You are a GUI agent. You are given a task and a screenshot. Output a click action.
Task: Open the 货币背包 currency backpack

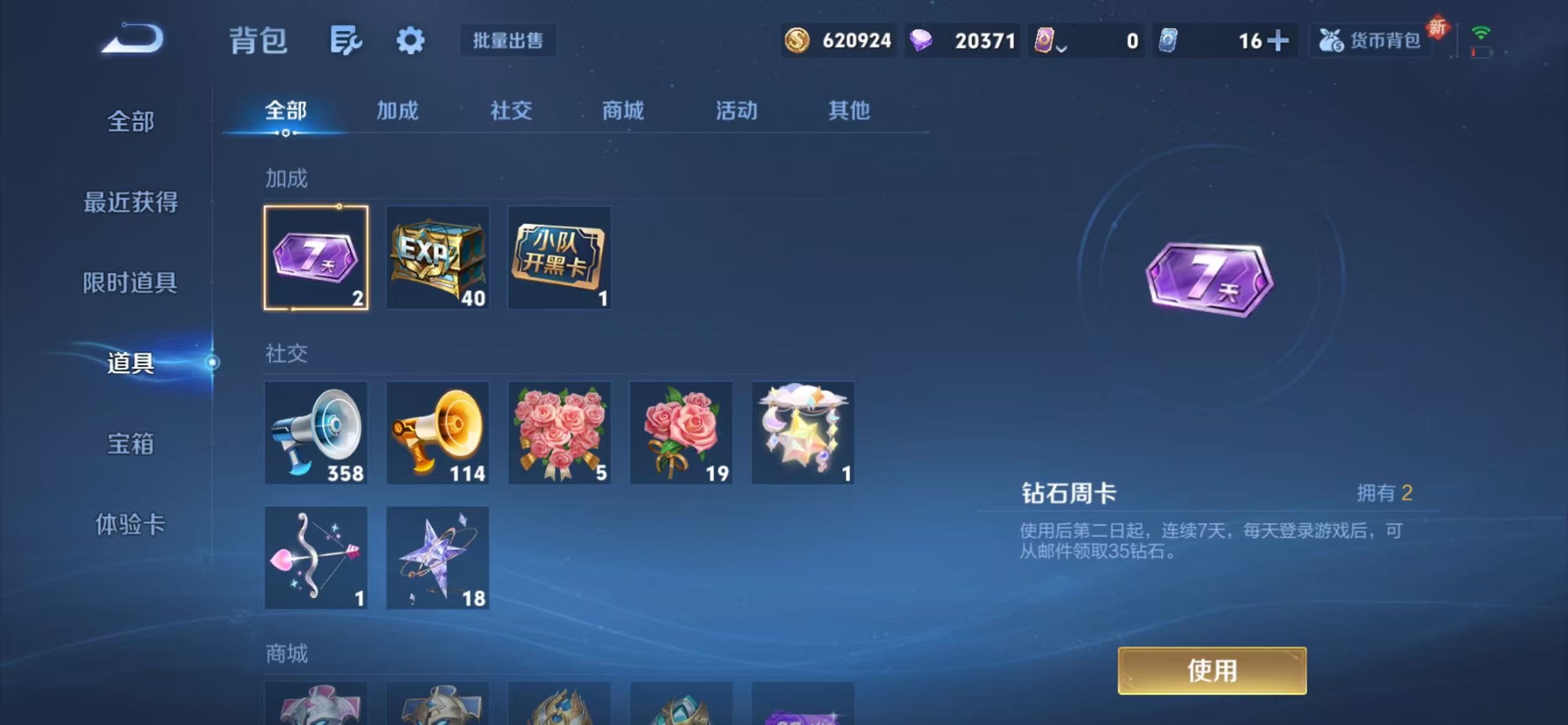click(1369, 40)
